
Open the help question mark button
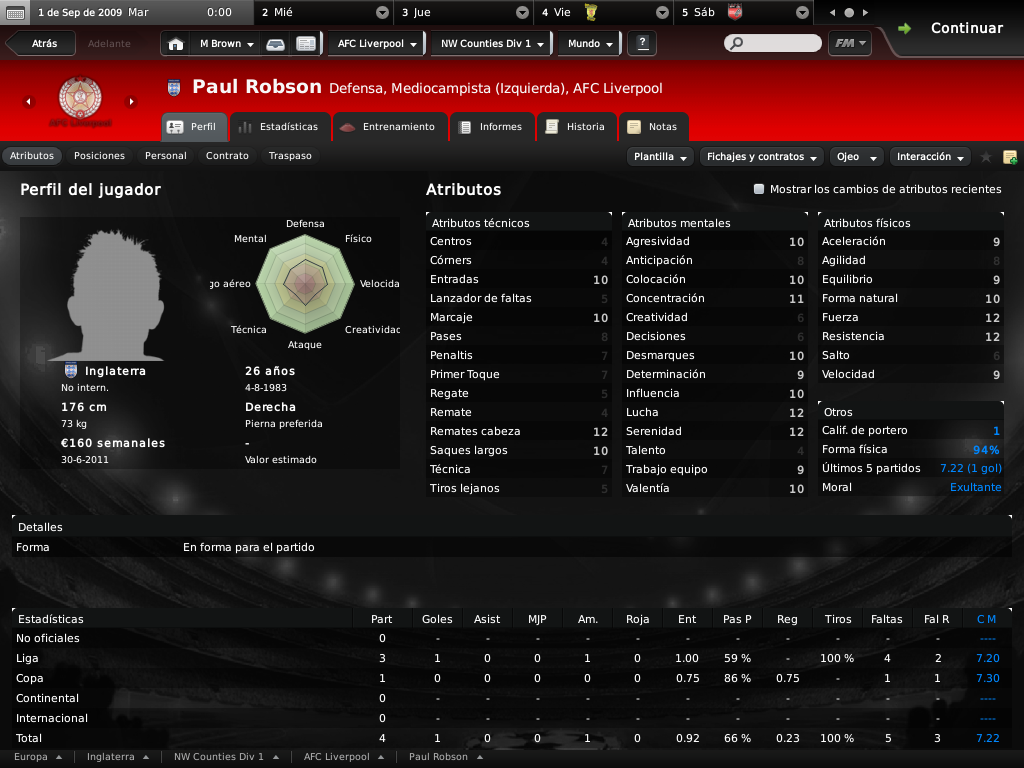click(641, 44)
